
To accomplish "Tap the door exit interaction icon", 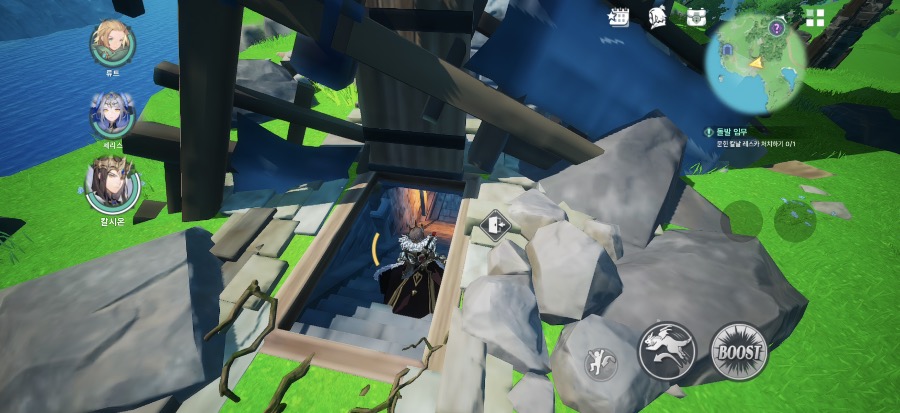I will pyautogui.click(x=495, y=224).
